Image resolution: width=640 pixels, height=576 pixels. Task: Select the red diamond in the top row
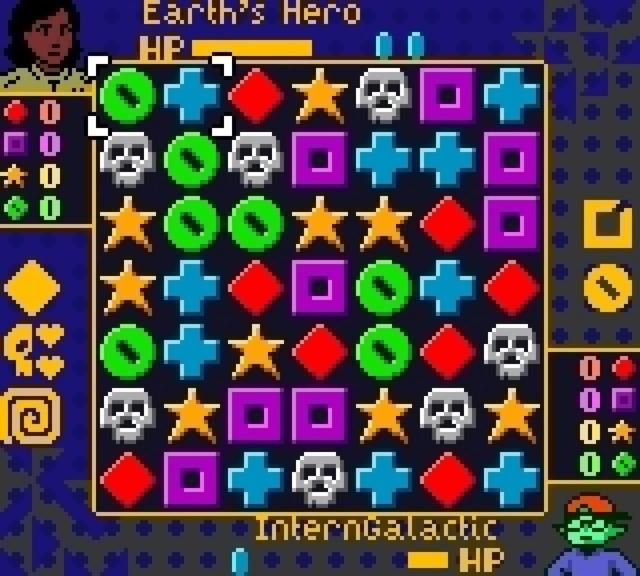[256, 96]
